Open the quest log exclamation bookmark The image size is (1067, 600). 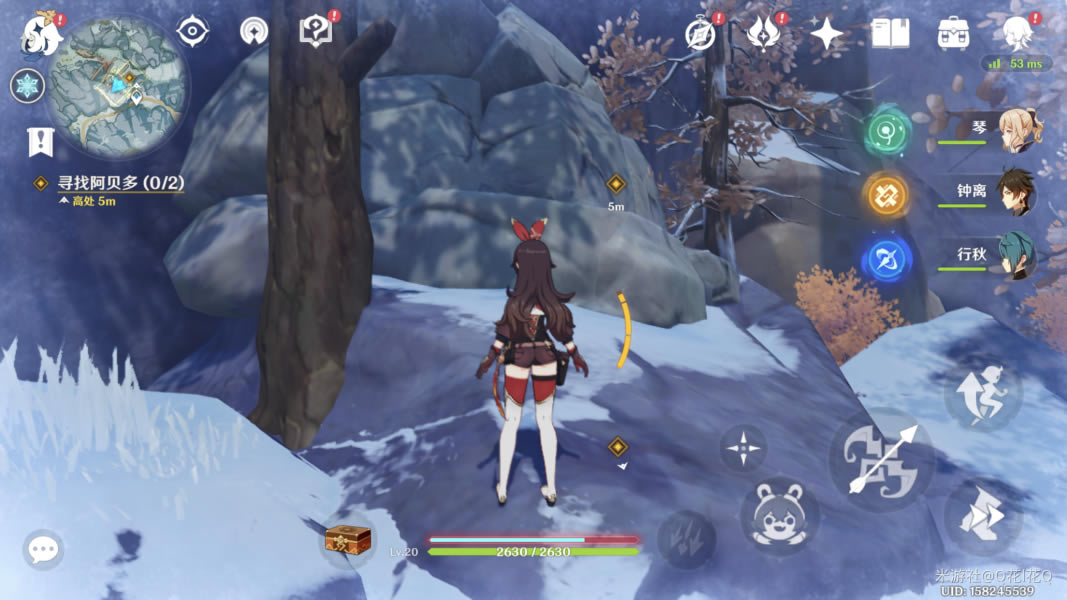(40, 142)
